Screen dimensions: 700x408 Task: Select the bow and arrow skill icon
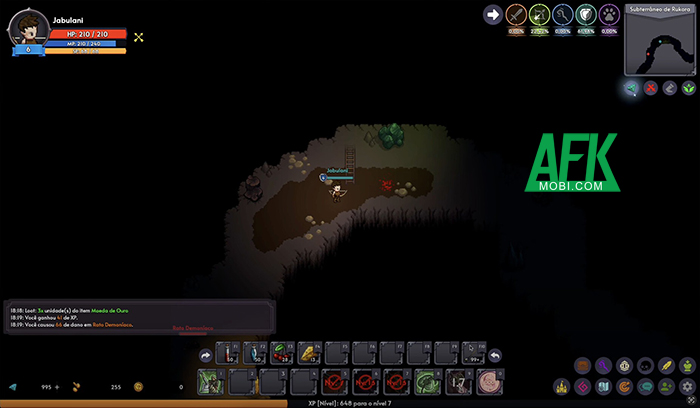click(539, 15)
